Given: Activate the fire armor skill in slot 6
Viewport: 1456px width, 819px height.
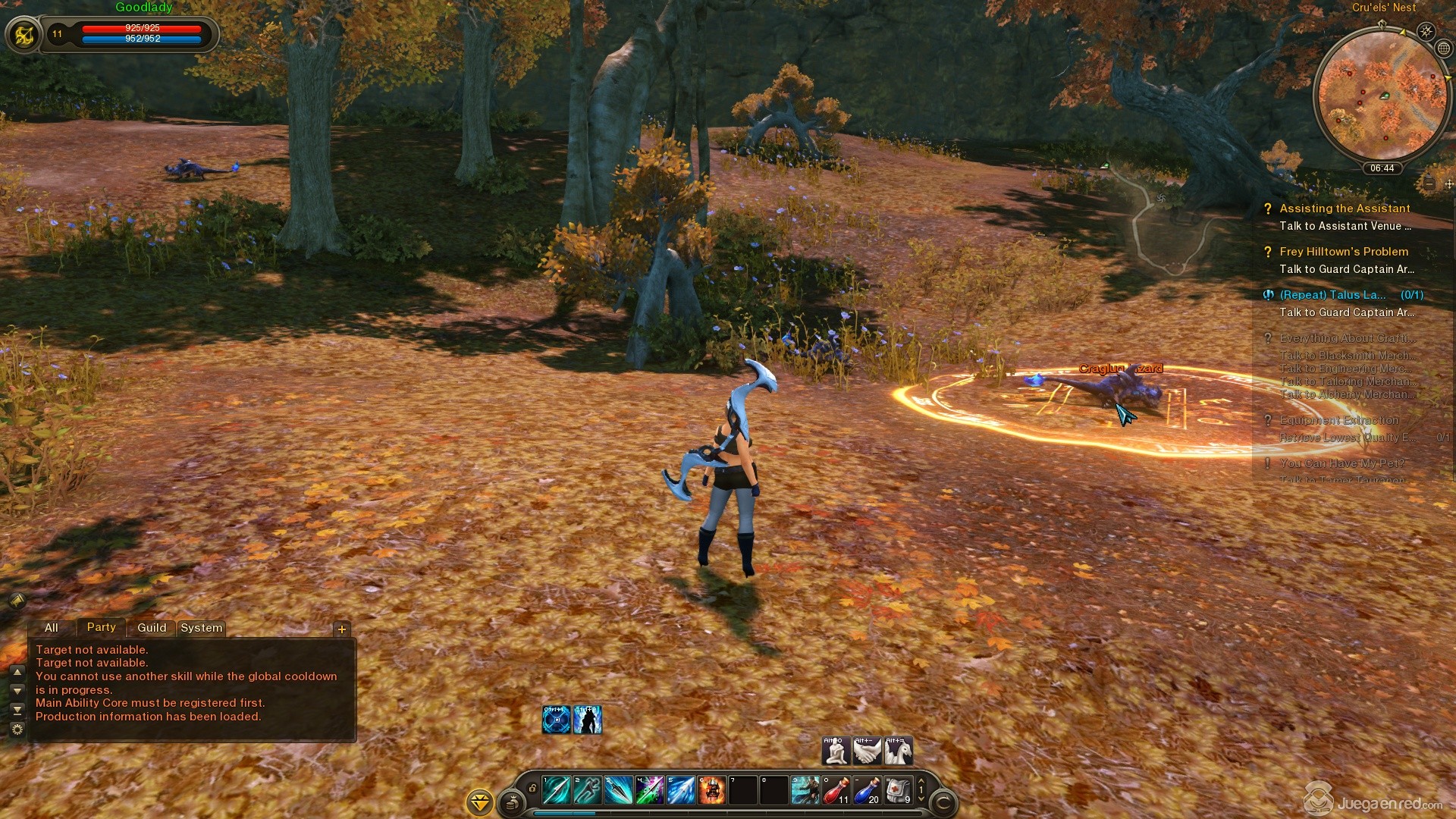Looking at the screenshot, I should click(711, 790).
